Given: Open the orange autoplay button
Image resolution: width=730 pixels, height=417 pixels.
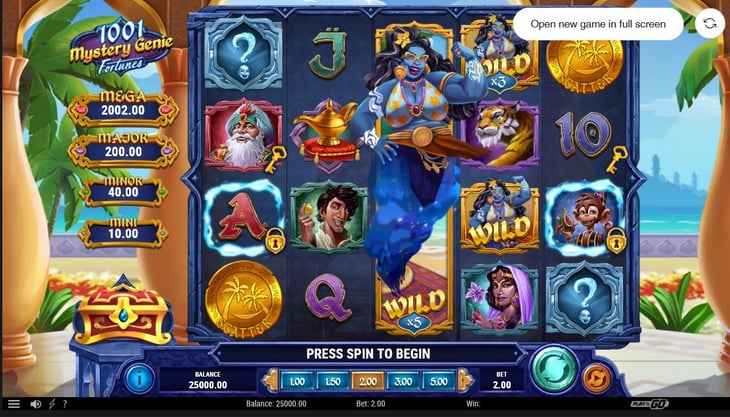Looking at the screenshot, I should point(597,377).
